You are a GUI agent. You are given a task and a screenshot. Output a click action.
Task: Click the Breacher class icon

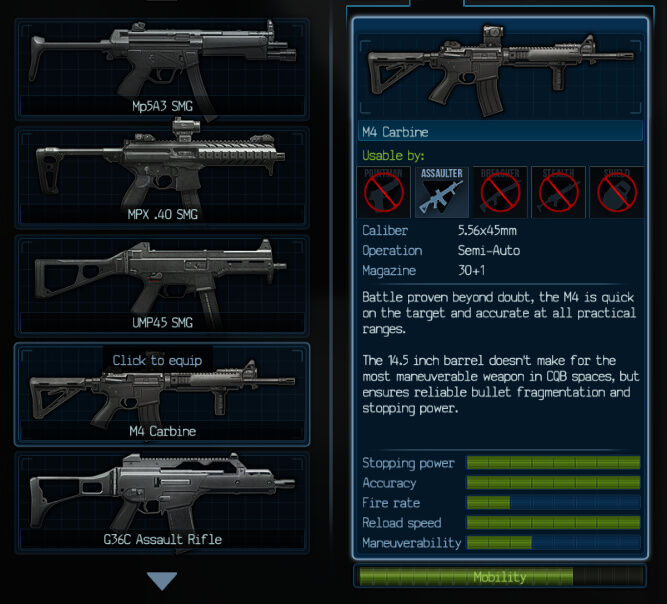[x=499, y=192]
